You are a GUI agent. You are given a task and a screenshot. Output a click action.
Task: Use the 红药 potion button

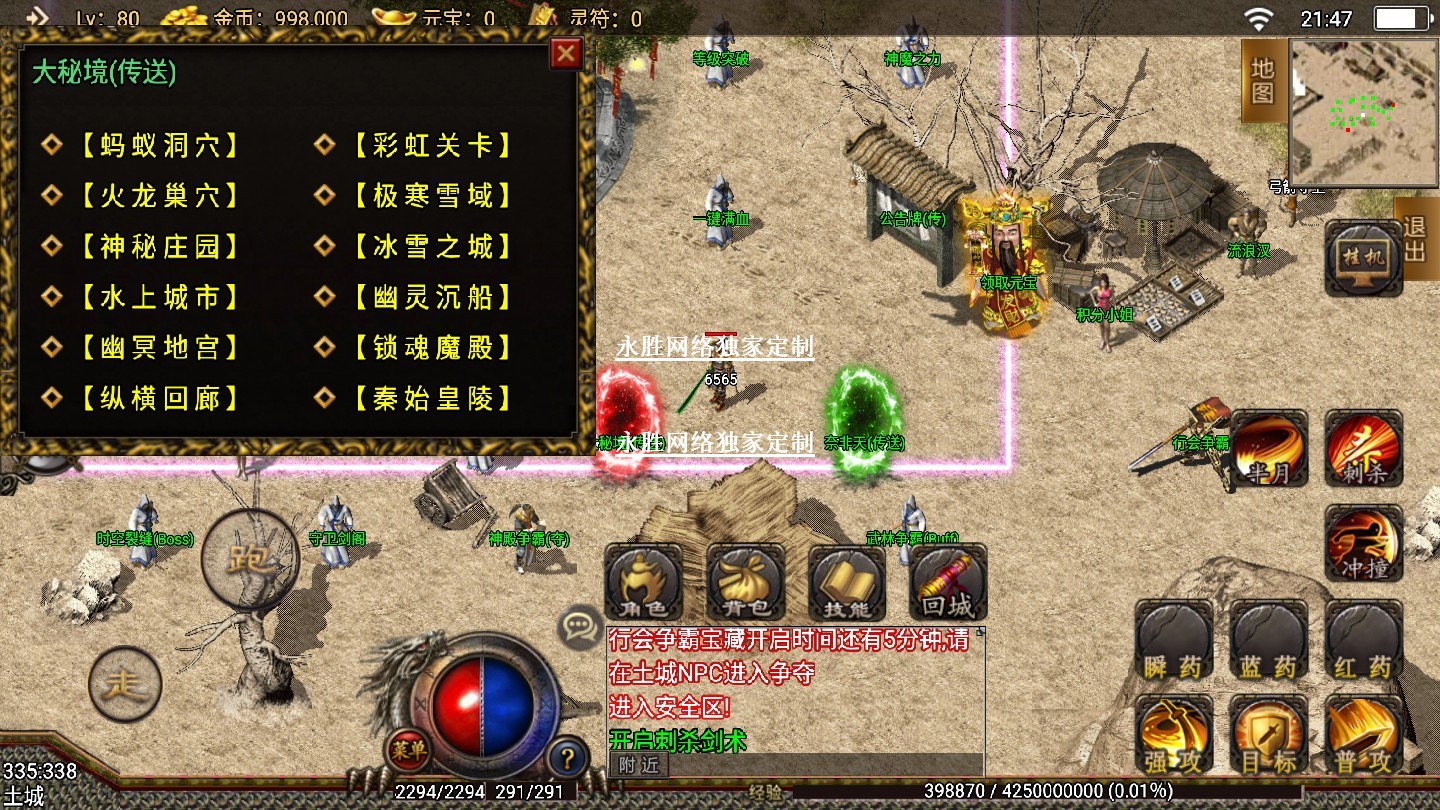1363,640
